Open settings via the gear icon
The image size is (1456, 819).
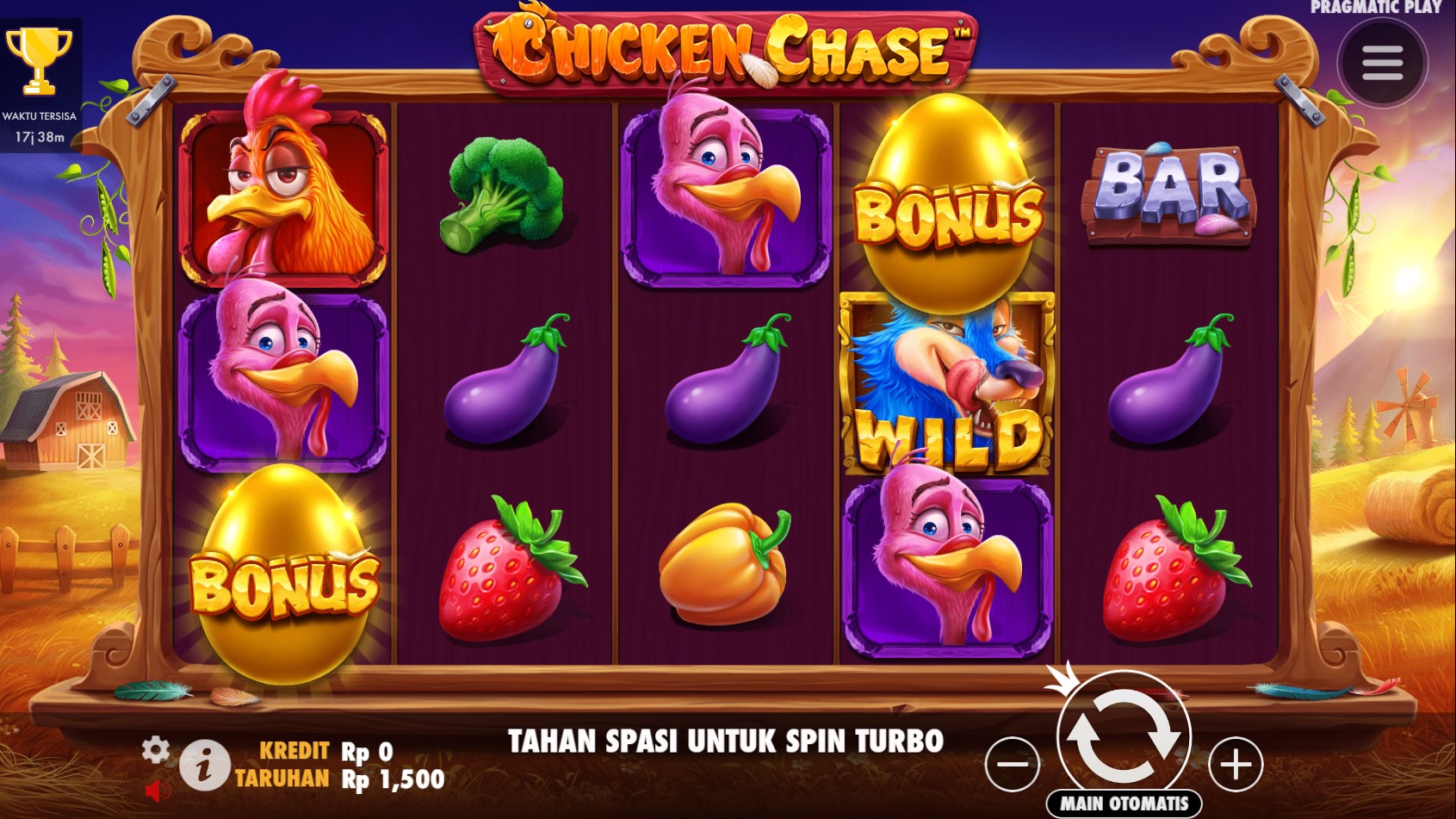155,750
